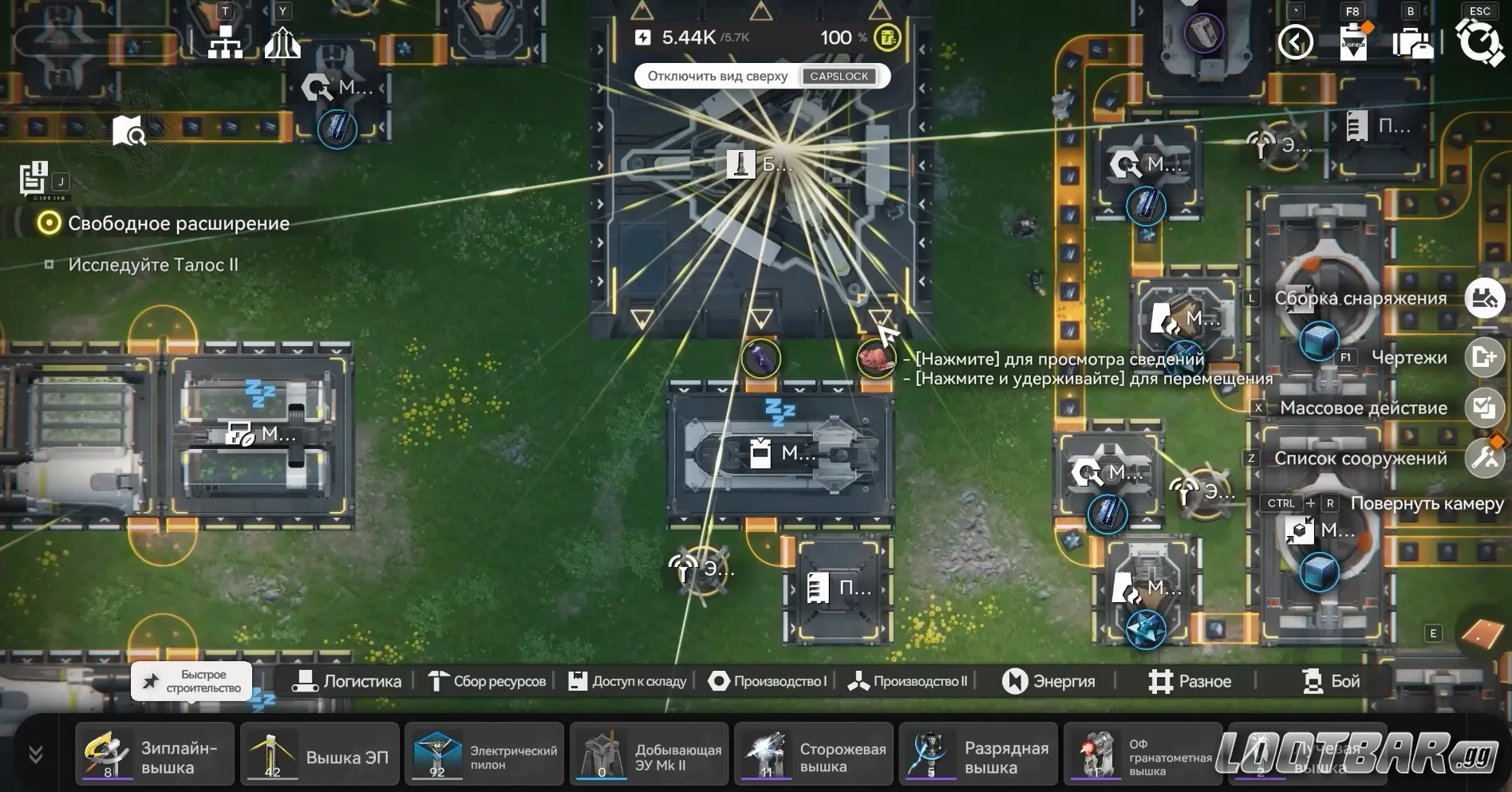Open the Список сооружений structure list

point(1486,459)
